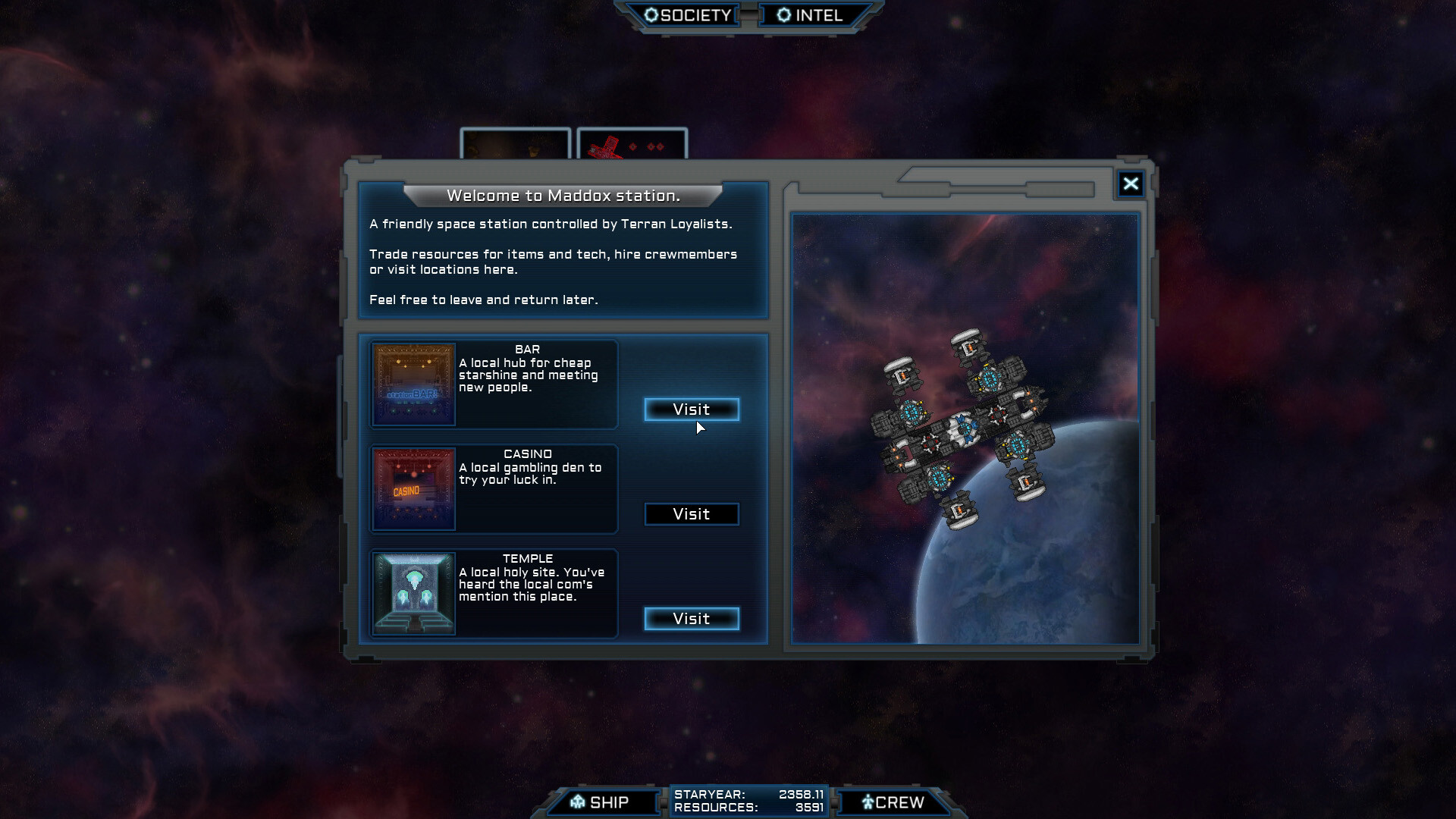1456x819 pixels.
Task: Click the red enemy ship card above dialog
Action: (x=632, y=144)
